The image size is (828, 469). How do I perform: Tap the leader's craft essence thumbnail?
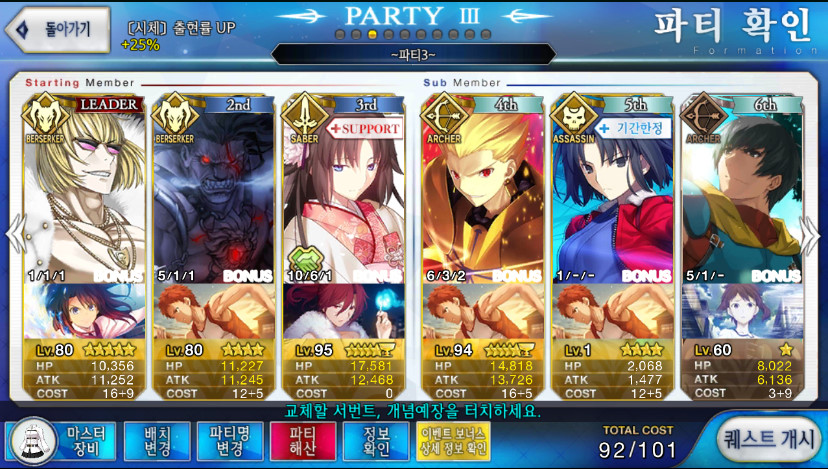[85, 312]
